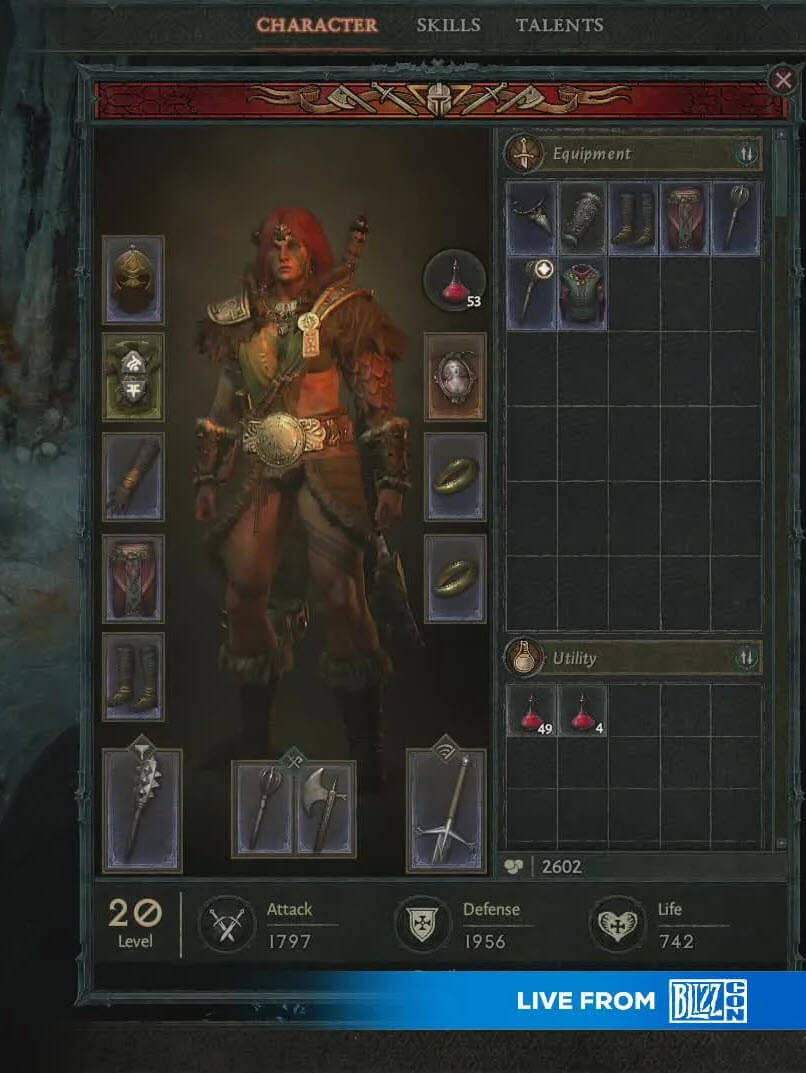Sort the Utility inventory section

747,658
